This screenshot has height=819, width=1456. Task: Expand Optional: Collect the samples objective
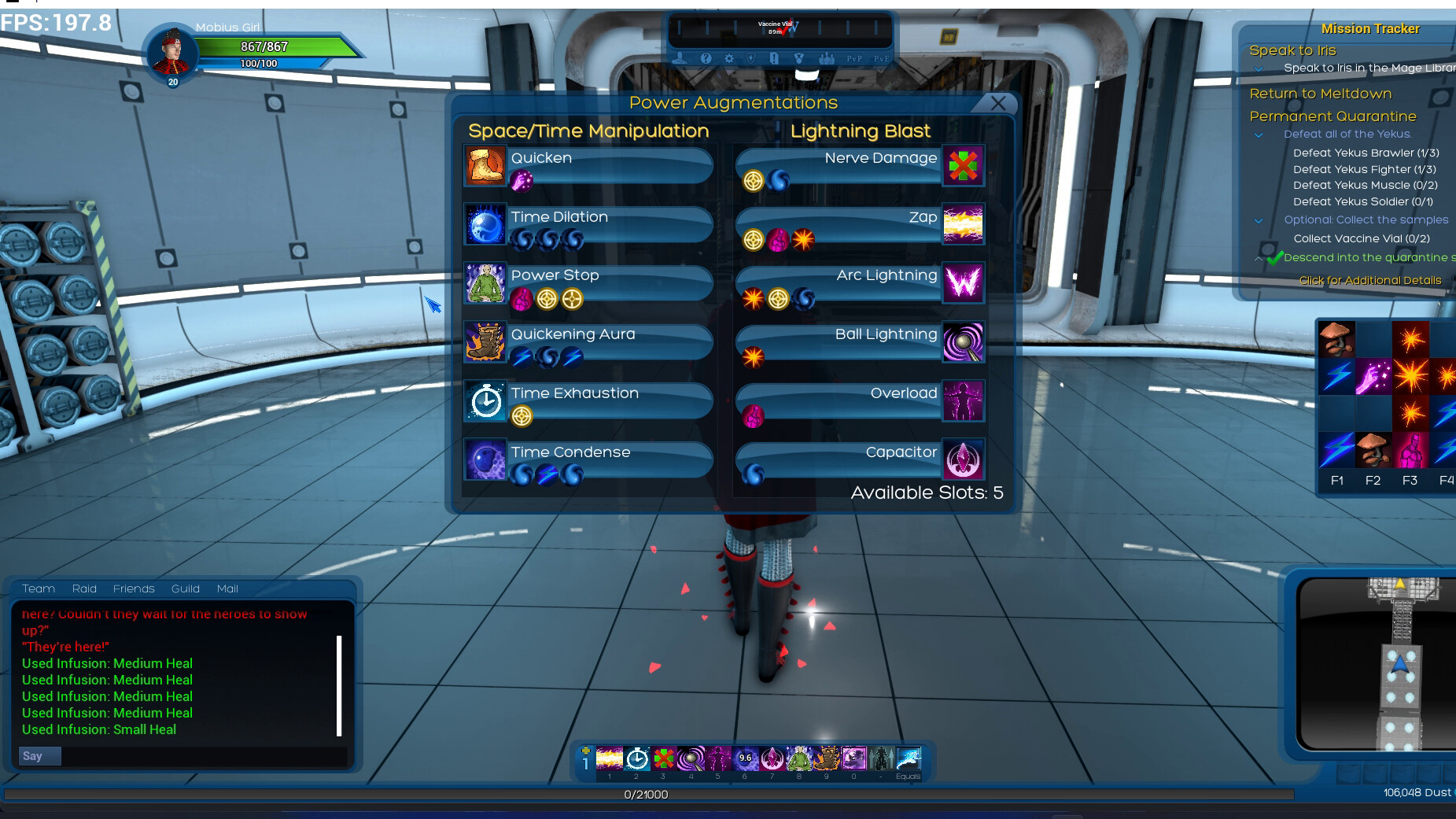coord(1259,220)
